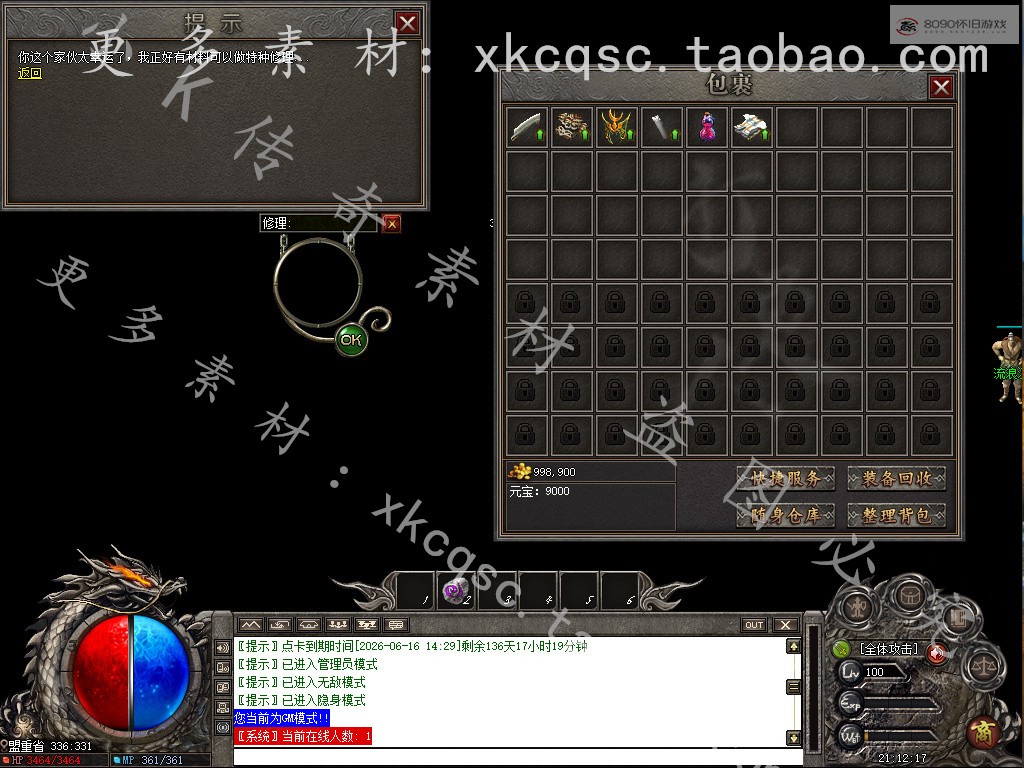Focus the chat text input field
1024x768 pixels.
[510, 756]
